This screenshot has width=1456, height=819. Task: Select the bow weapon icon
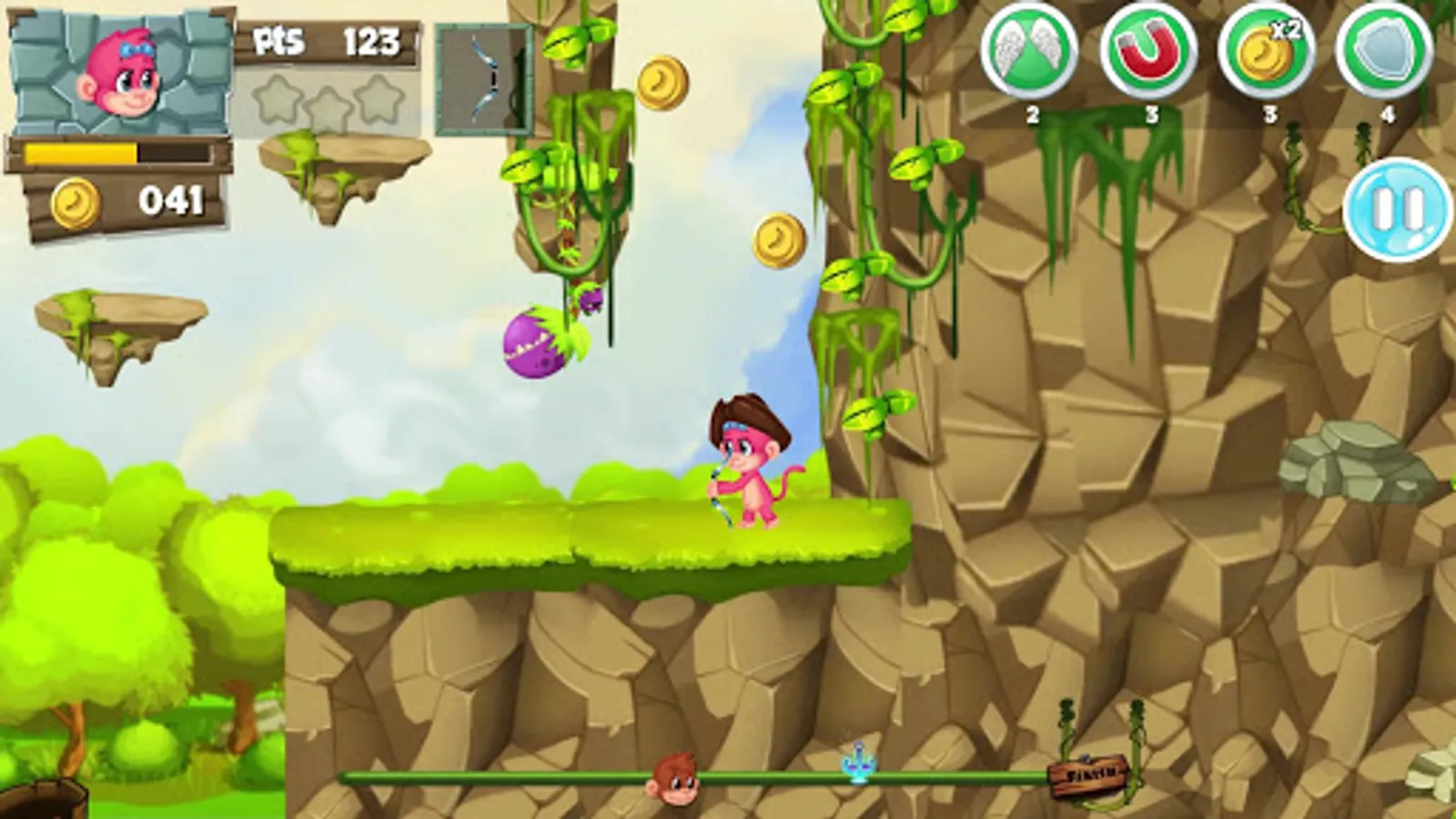coord(484,77)
